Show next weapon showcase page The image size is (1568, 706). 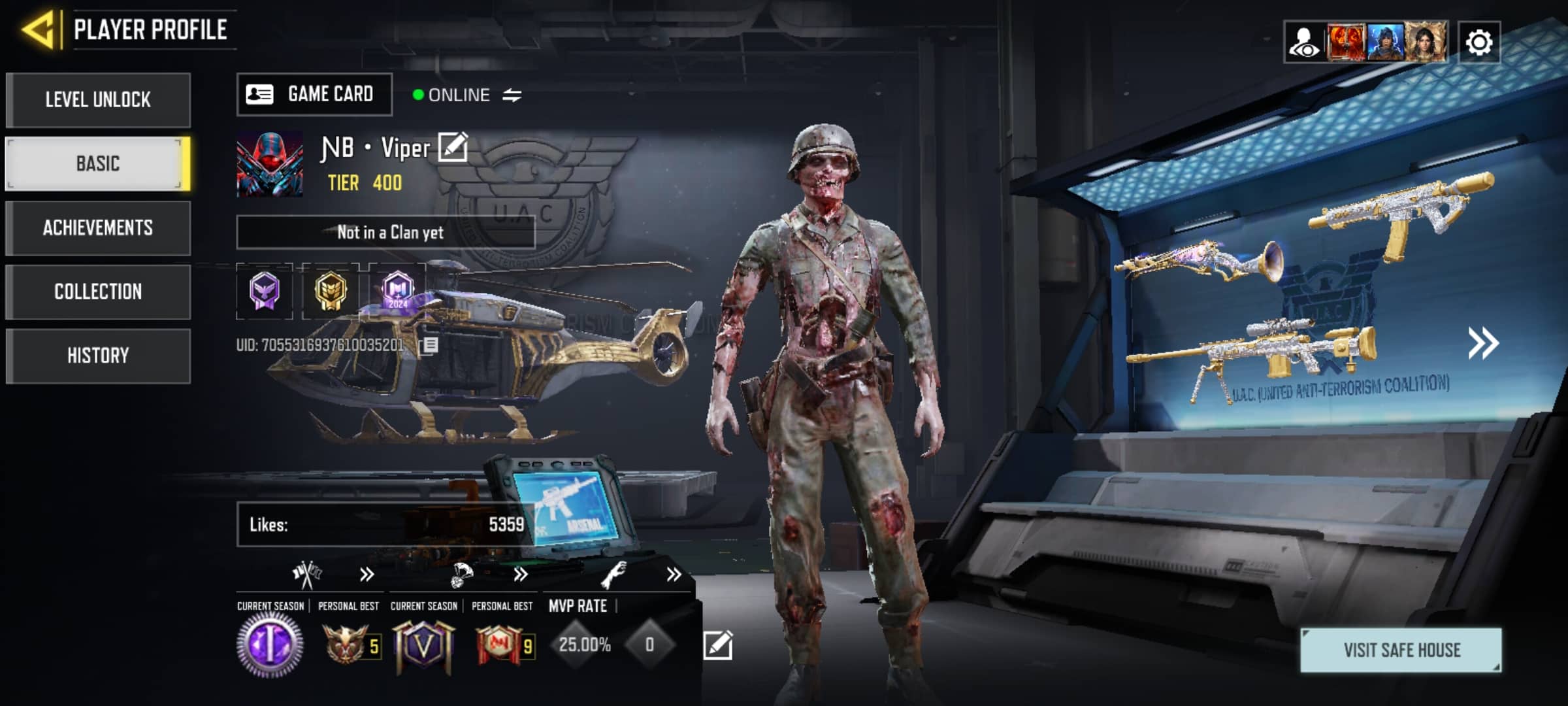(x=1483, y=343)
